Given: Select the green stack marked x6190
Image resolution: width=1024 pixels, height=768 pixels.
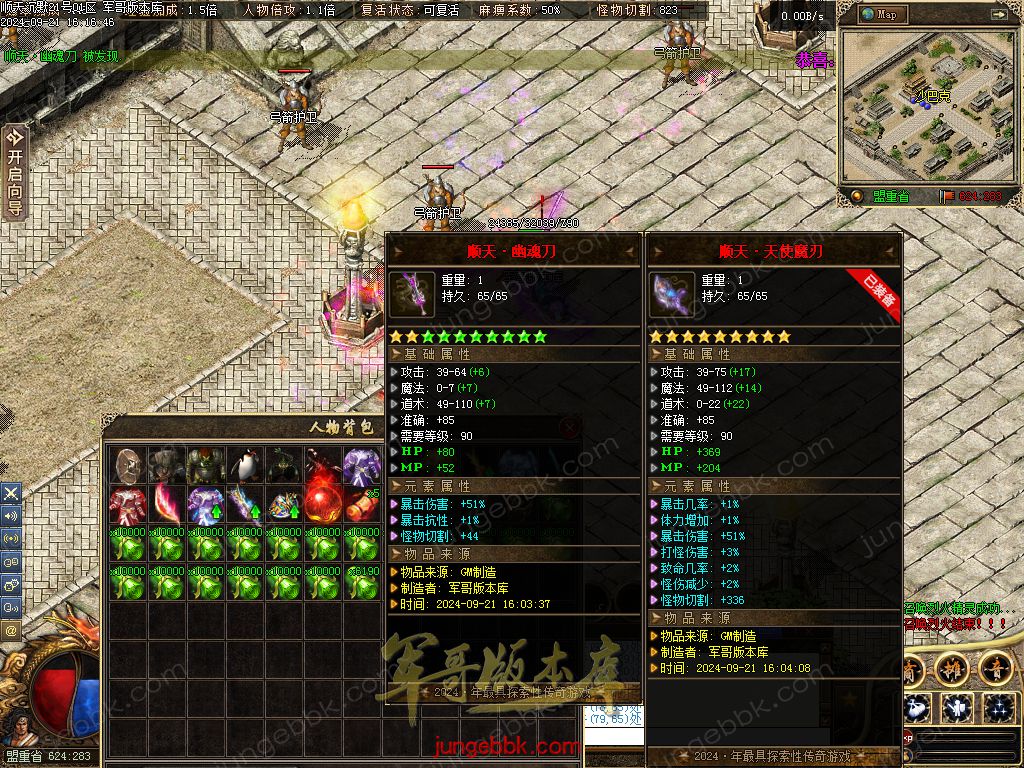Looking at the screenshot, I should pos(361,583).
